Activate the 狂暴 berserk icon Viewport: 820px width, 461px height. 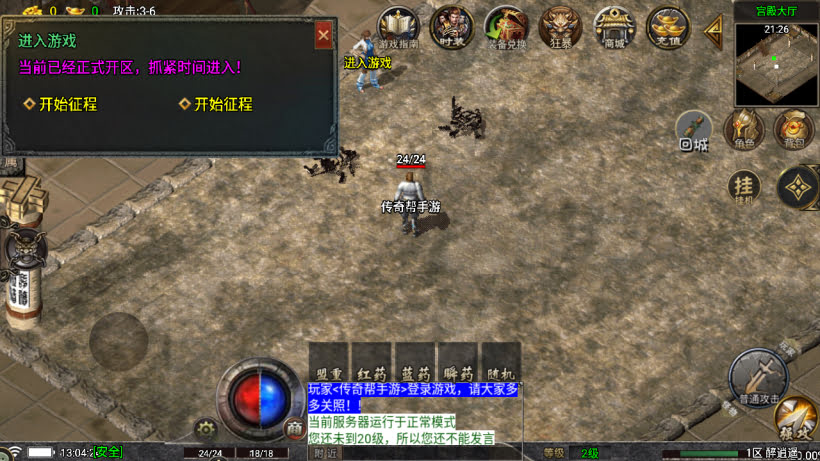(560, 26)
